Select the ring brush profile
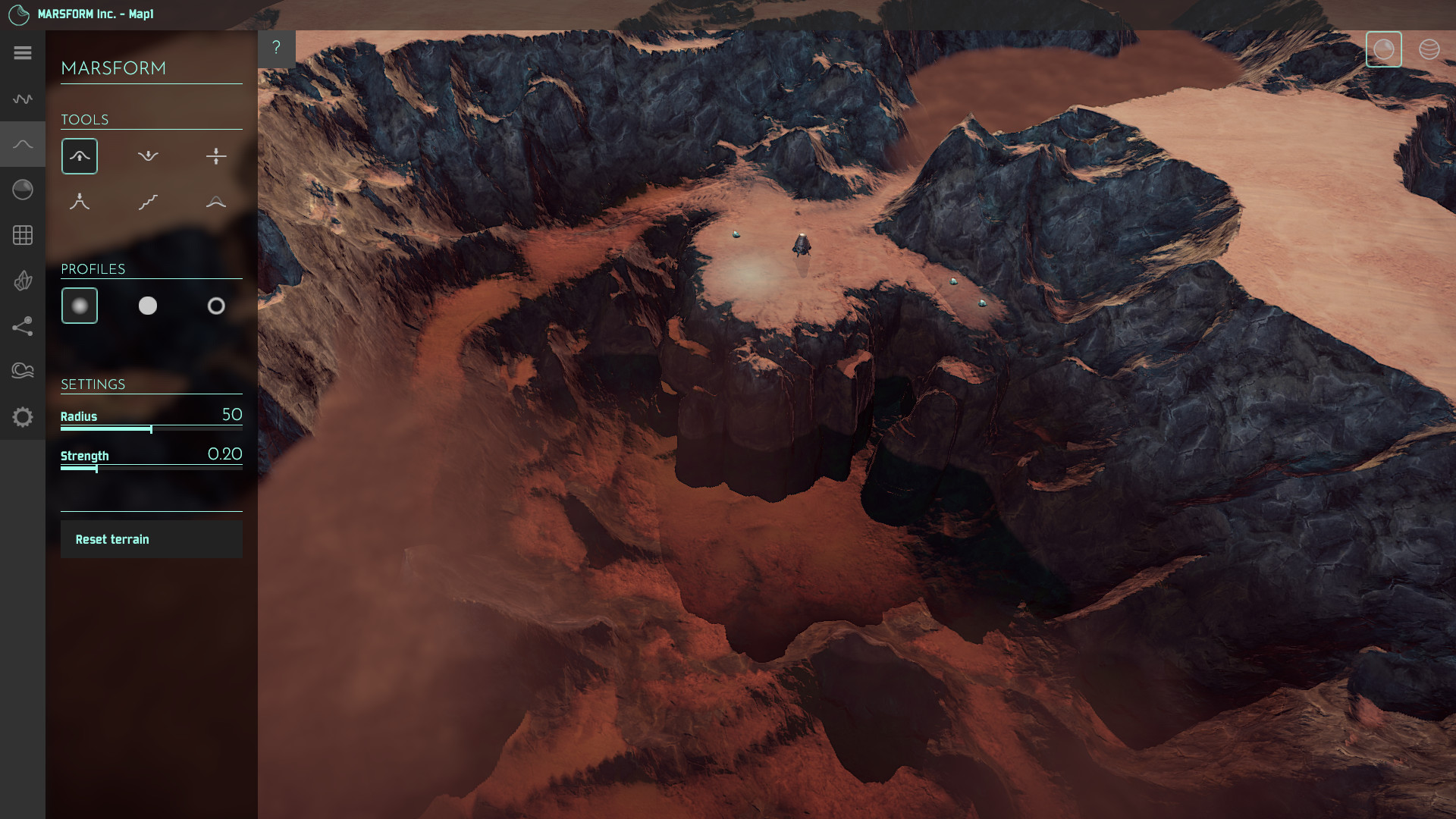The image size is (1456, 819). [x=216, y=306]
